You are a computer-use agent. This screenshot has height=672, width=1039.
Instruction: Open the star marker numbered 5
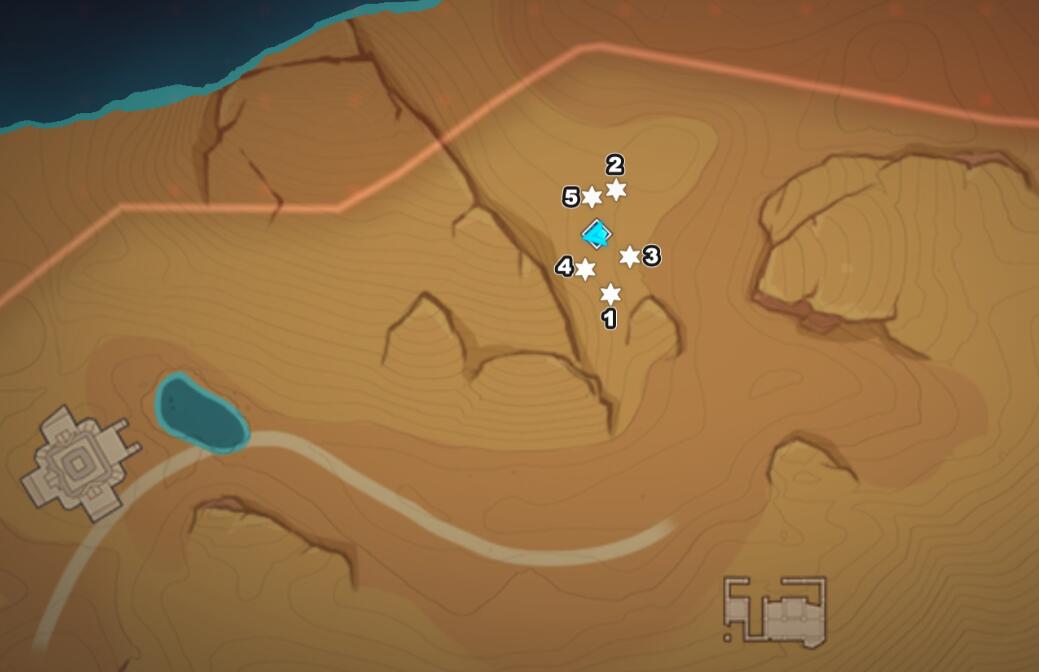coord(592,197)
